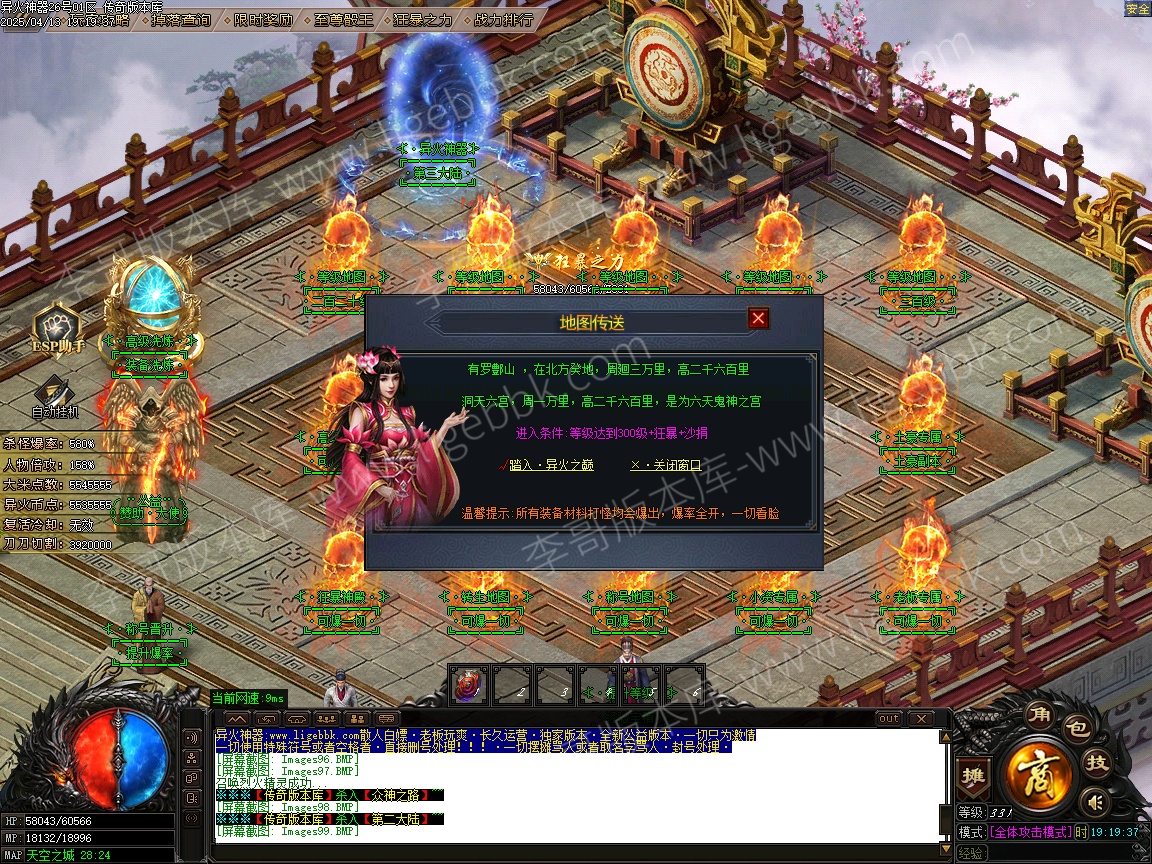The image size is (1152, 864).
Task: Toggle sound with the speaker button
Action: click(1097, 801)
